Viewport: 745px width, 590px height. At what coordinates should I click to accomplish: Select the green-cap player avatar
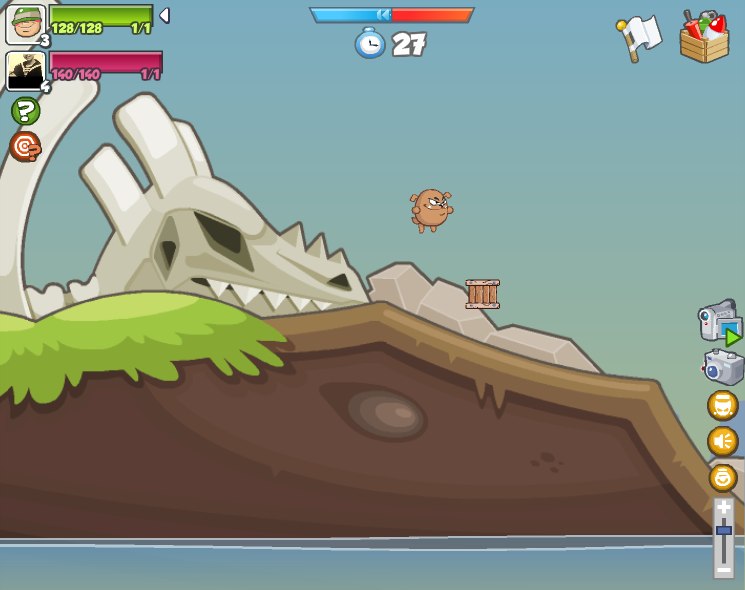click(25, 24)
